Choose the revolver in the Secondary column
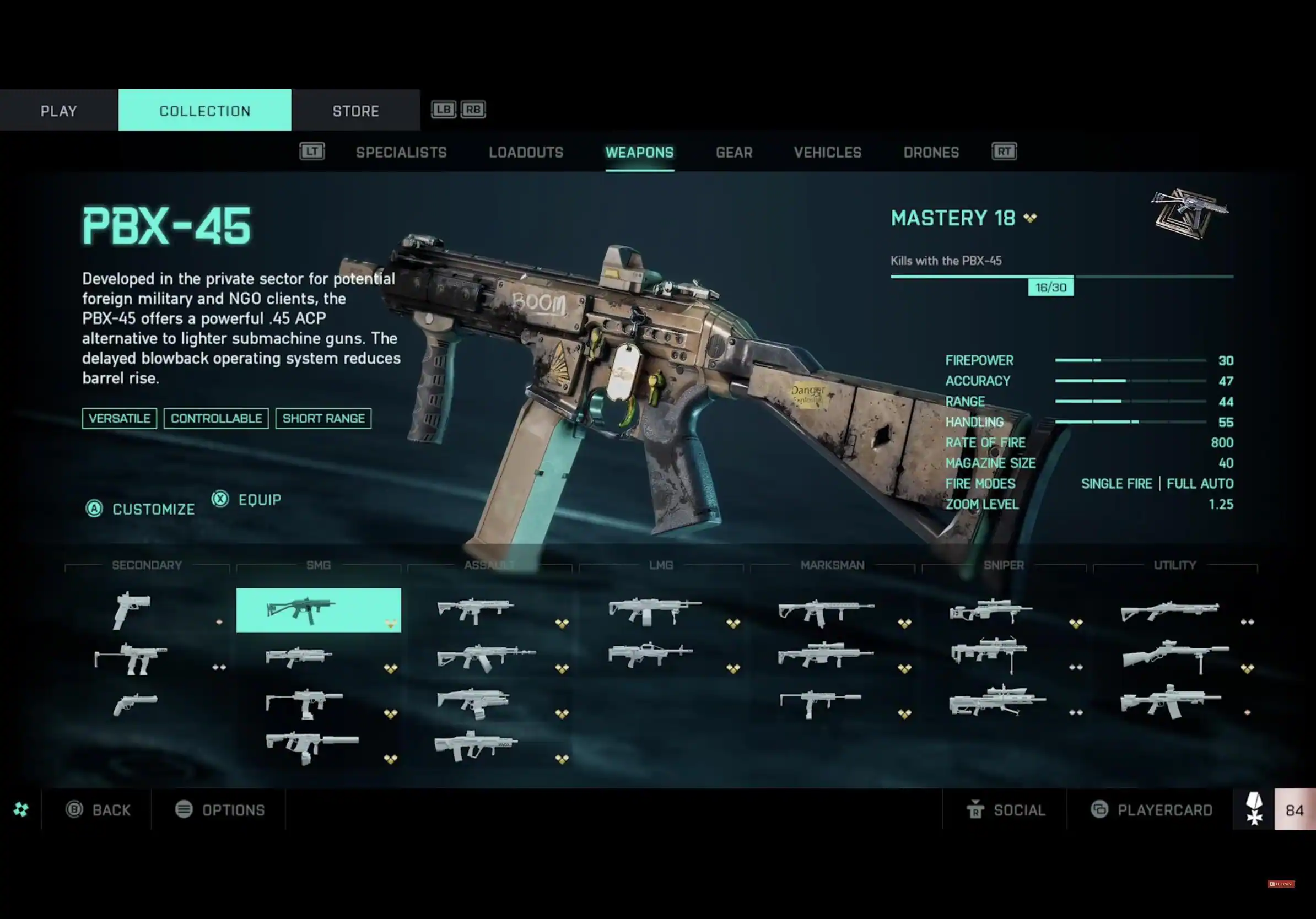The height and width of the screenshot is (919, 1316). coord(135,704)
